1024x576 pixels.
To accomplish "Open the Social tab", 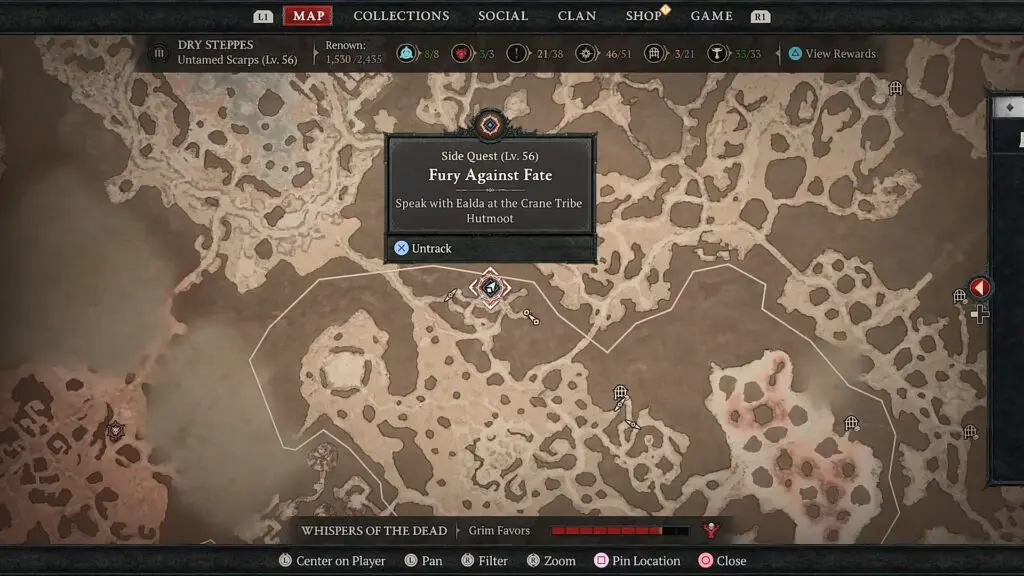I will point(503,16).
